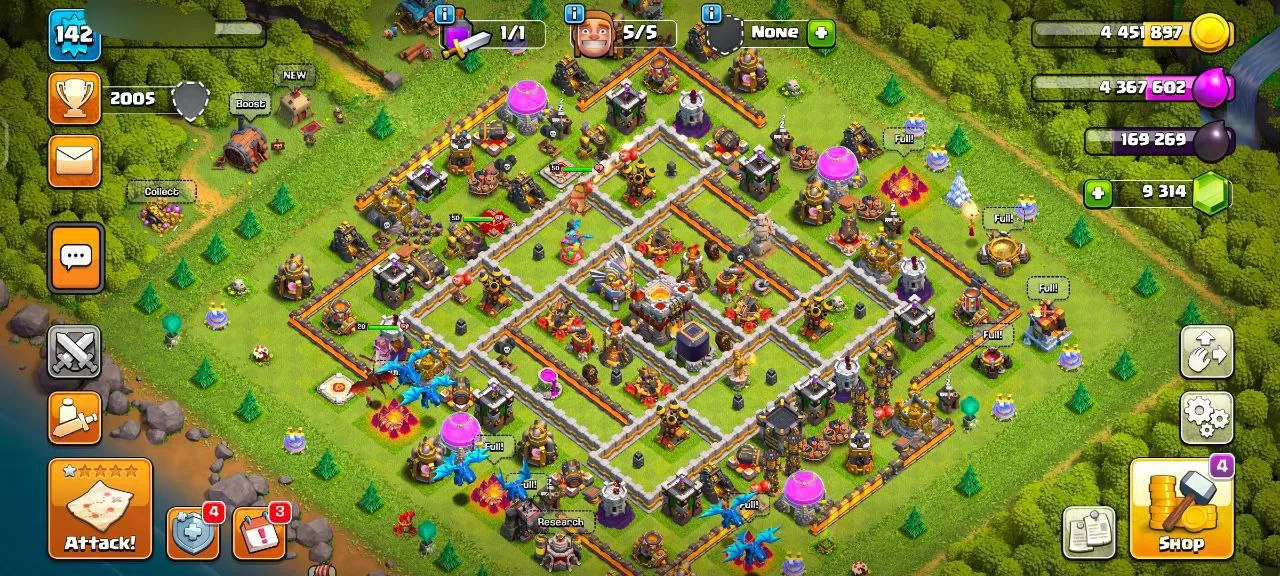Open the sword-on-scroll button above Attack

(75, 417)
